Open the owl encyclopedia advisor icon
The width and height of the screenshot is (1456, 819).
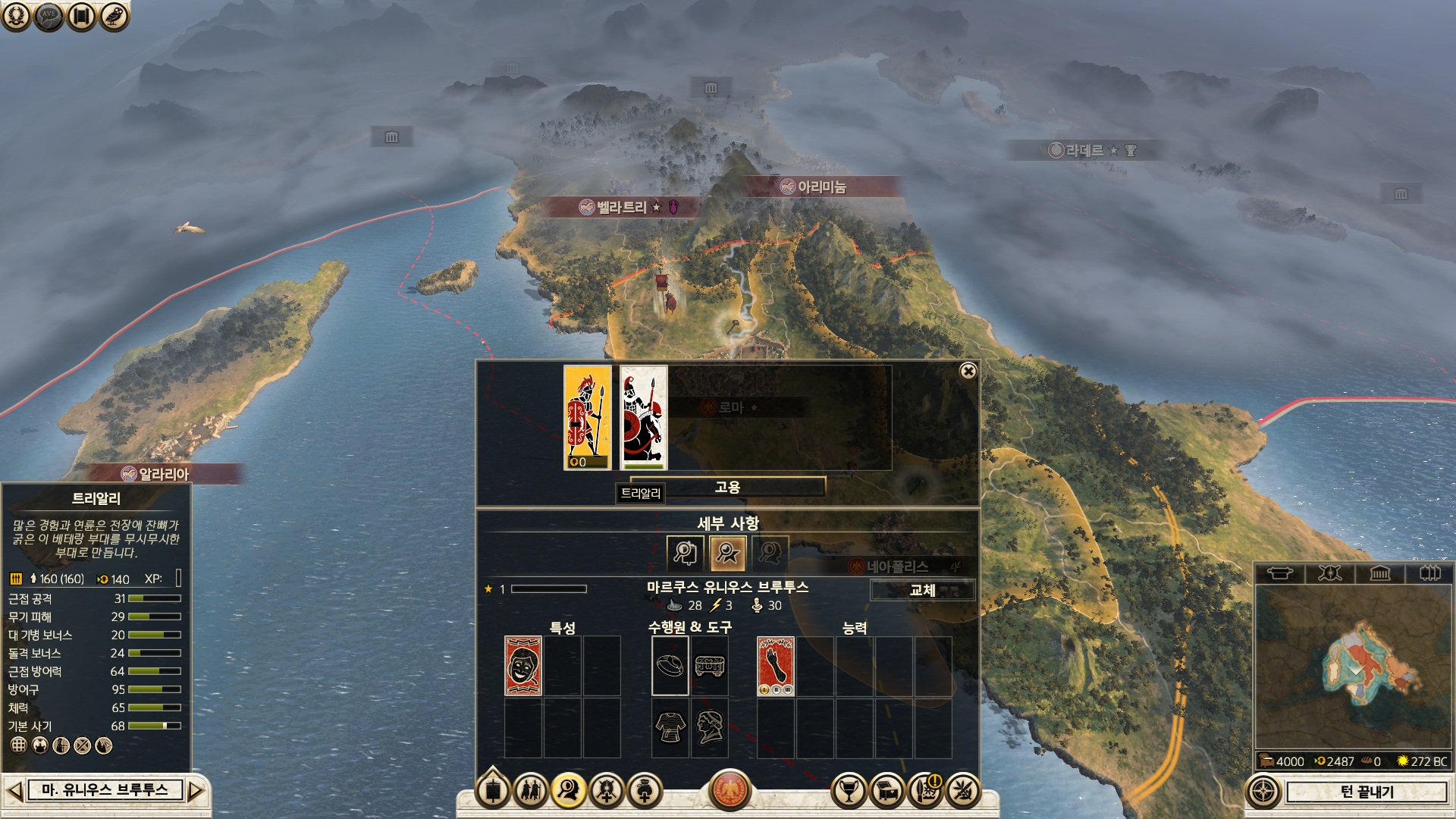click(x=114, y=16)
